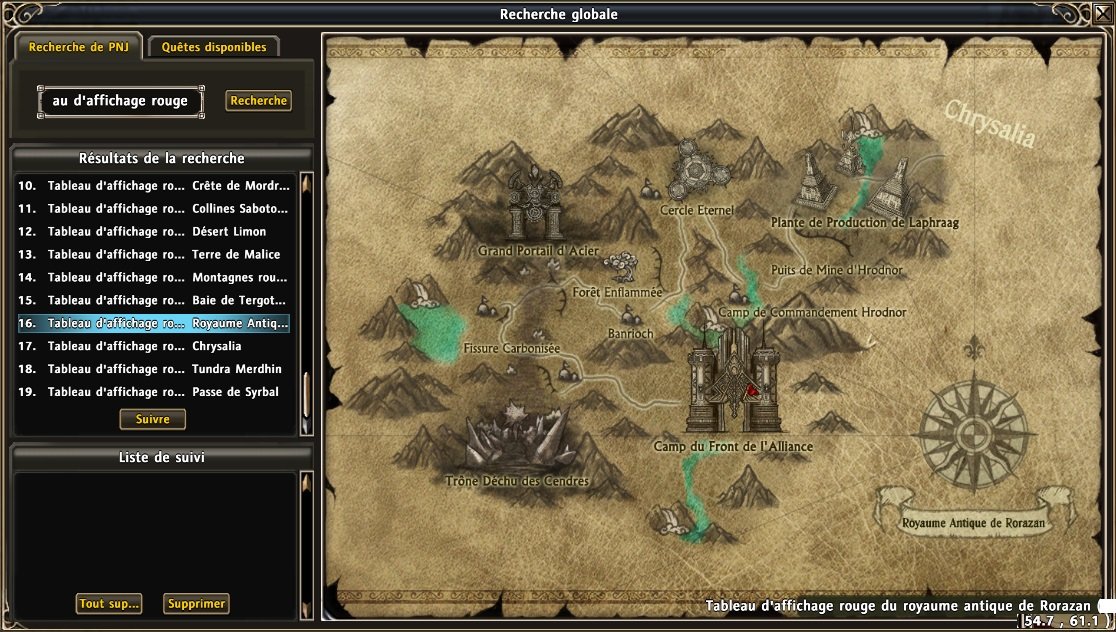1116x632 pixels.
Task: Select the Recherche de PNJ tab
Action: [x=76, y=47]
